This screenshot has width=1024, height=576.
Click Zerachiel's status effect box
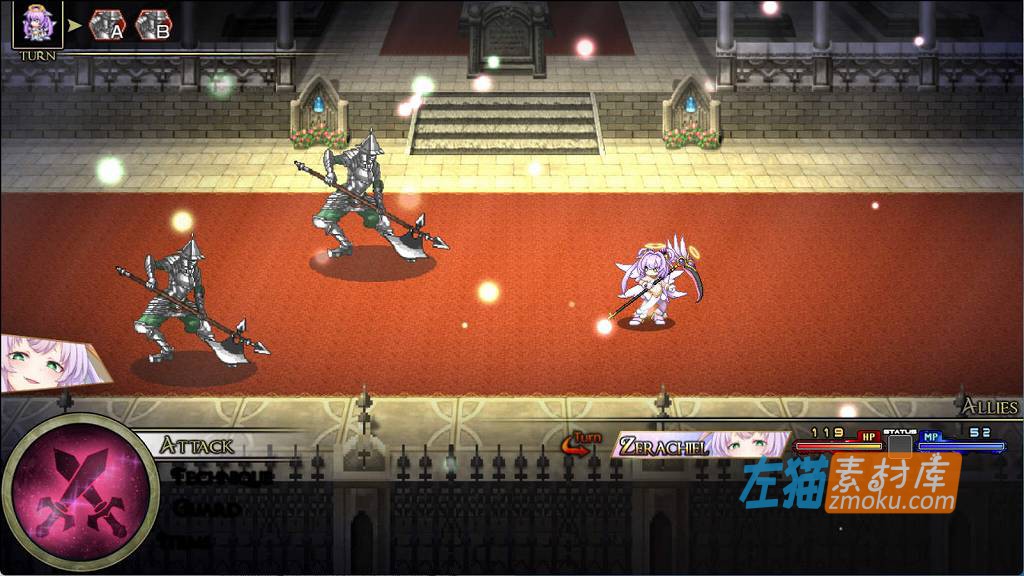(x=900, y=444)
